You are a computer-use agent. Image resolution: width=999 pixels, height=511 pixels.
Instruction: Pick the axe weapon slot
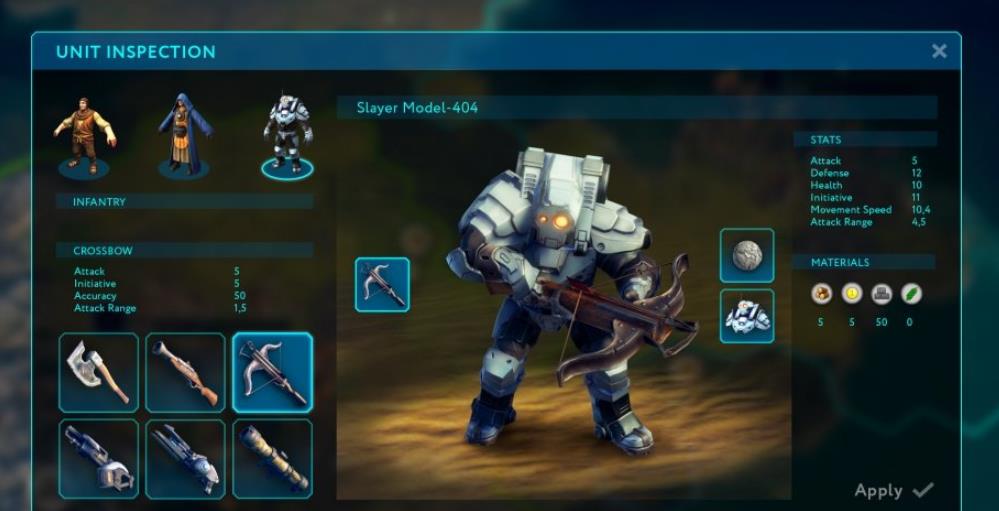(x=99, y=373)
